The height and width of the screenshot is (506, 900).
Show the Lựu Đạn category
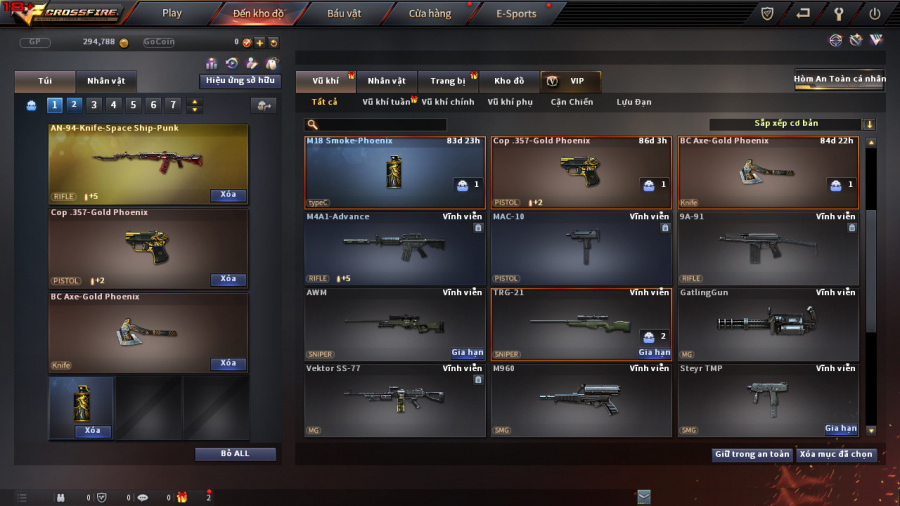click(634, 102)
